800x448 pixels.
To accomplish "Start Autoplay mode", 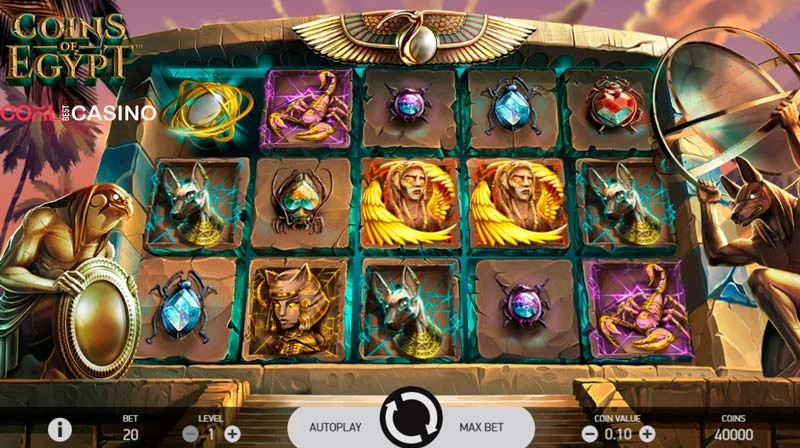I will click(x=333, y=427).
